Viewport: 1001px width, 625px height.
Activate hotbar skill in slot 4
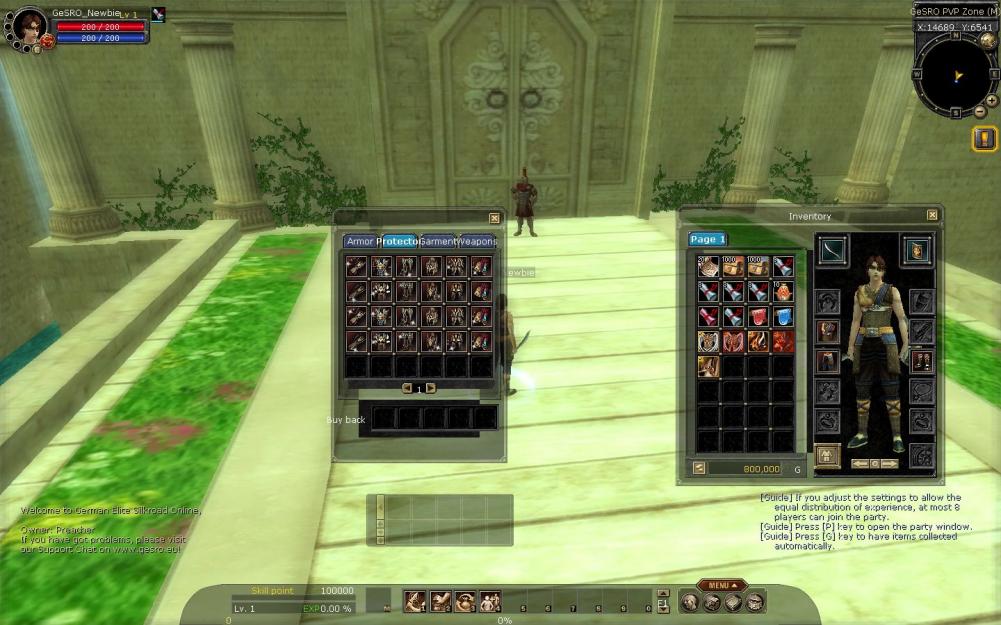[x=489, y=601]
